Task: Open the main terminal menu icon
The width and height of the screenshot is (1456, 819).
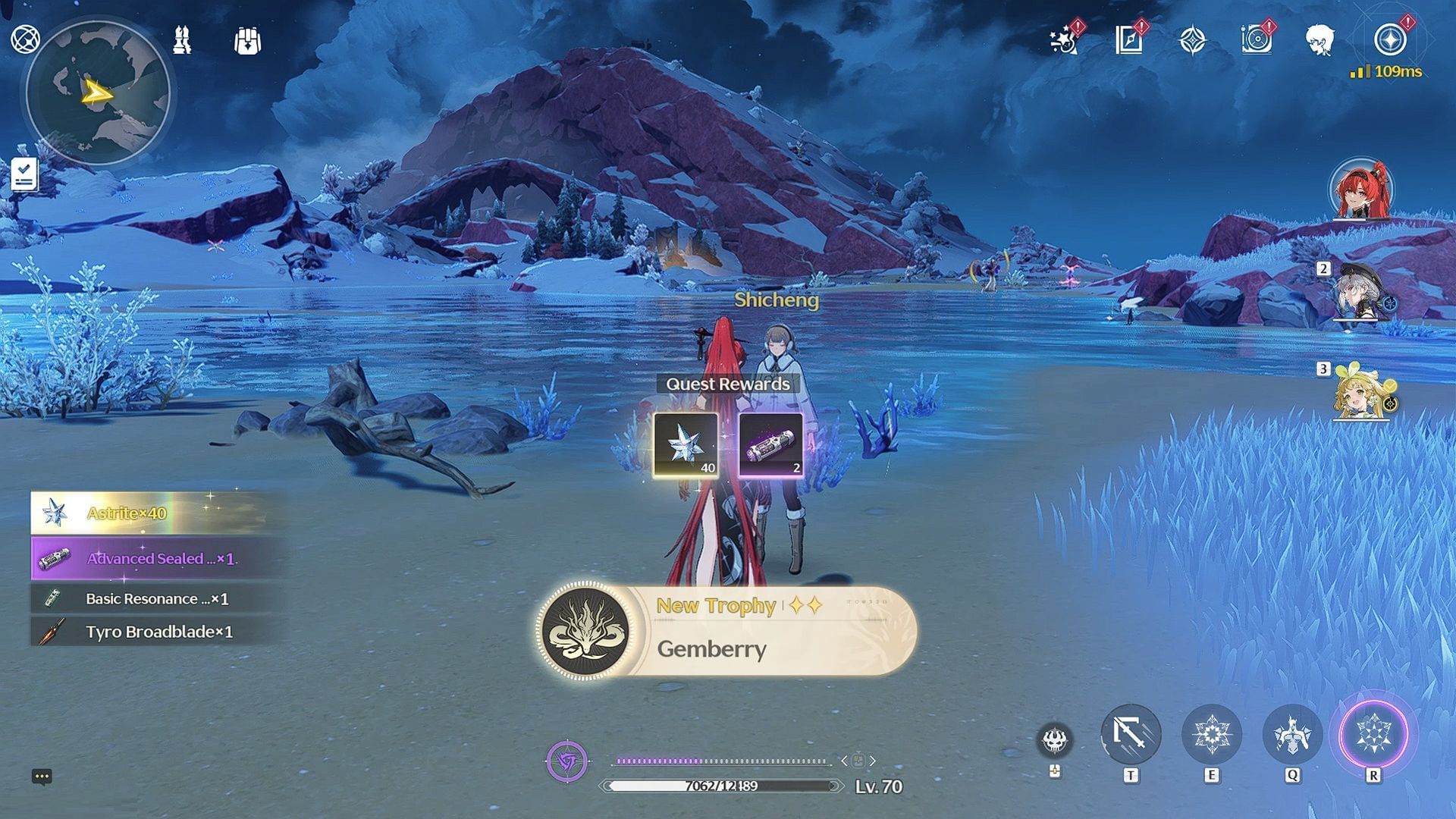Action: pyautogui.click(x=25, y=39)
